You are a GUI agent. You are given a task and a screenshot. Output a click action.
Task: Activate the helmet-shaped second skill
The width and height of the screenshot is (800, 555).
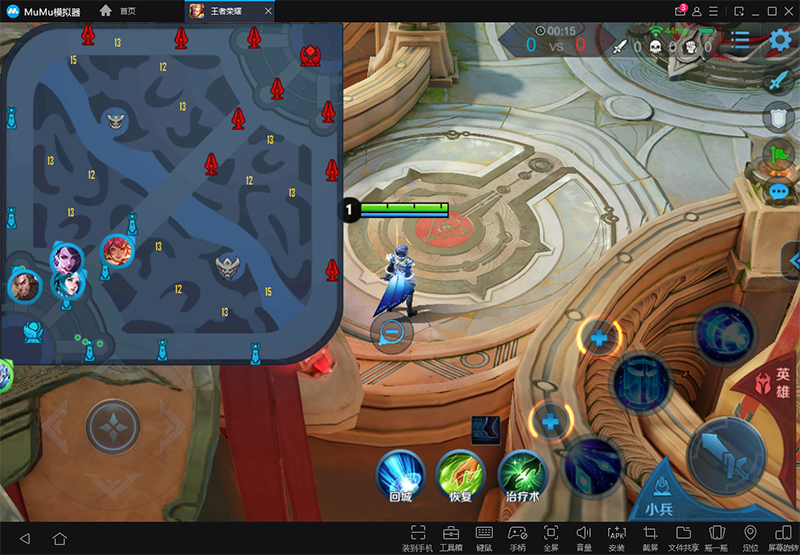point(641,382)
